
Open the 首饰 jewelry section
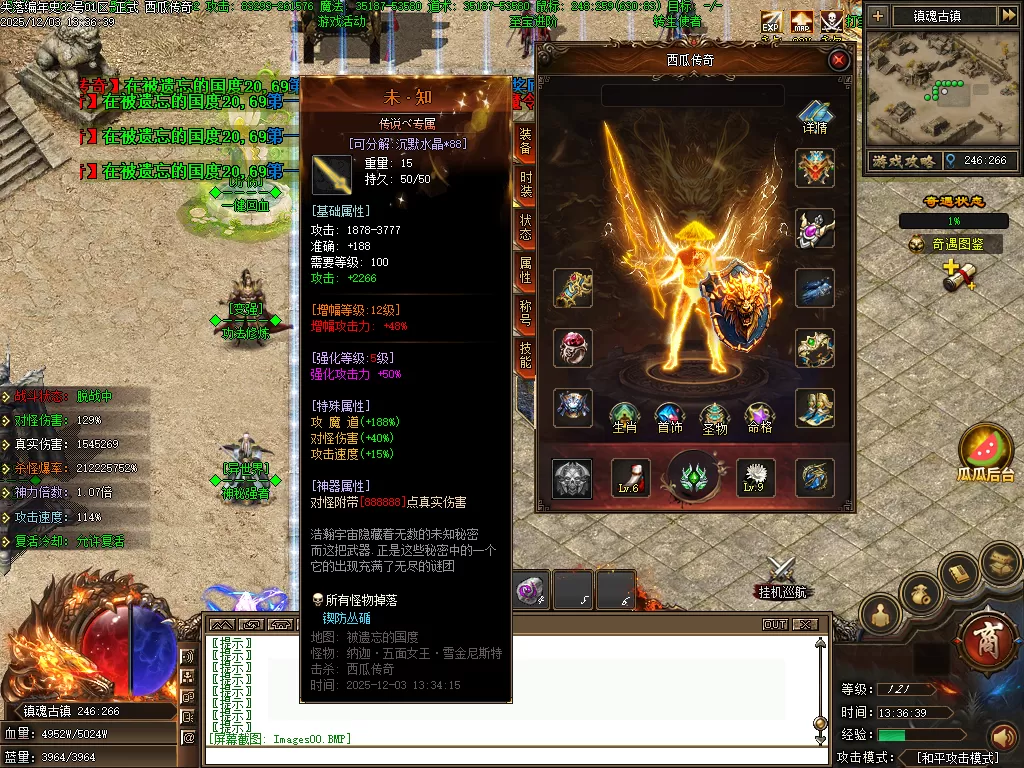(x=669, y=415)
